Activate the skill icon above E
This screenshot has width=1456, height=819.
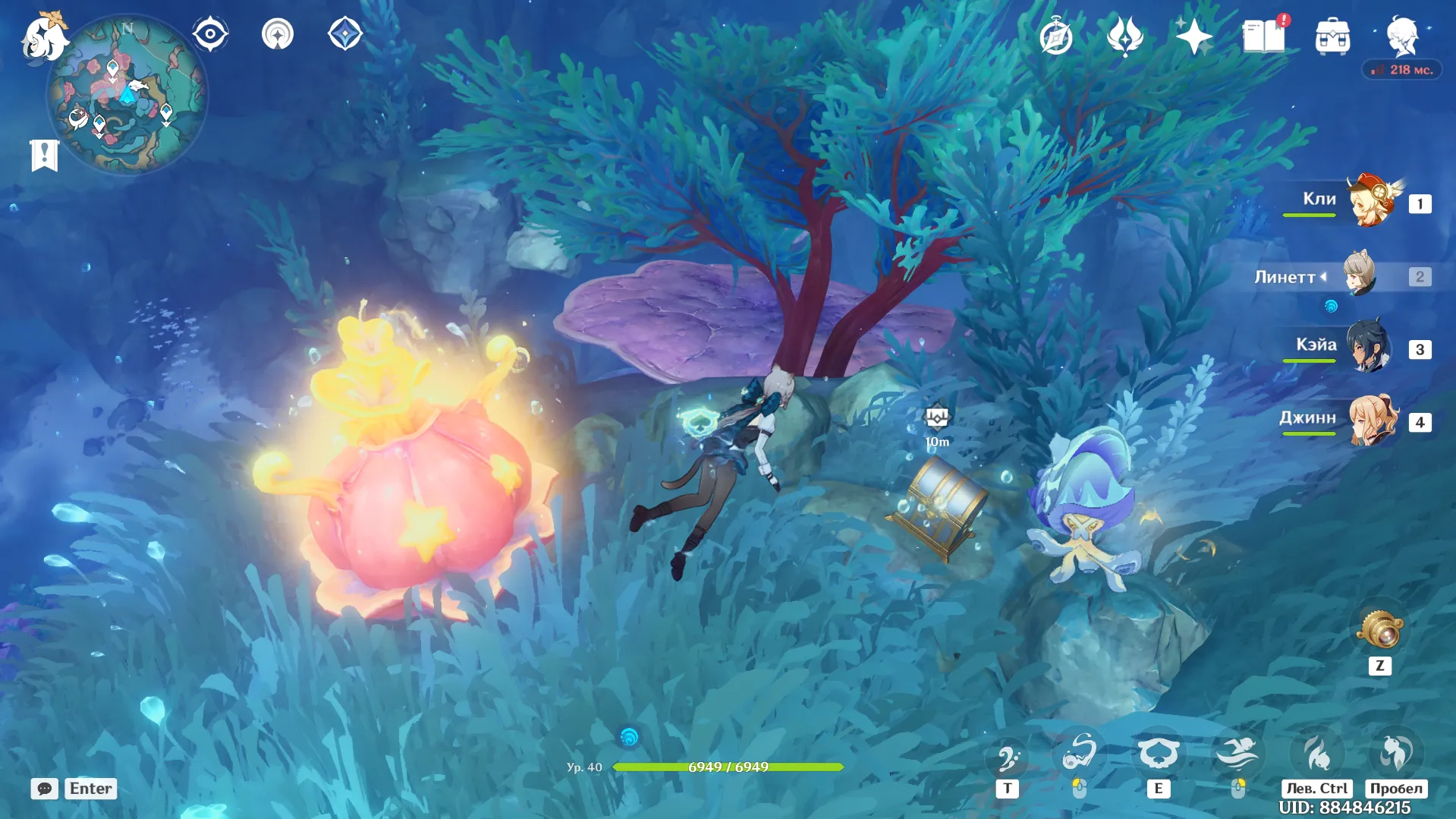coord(1158,754)
